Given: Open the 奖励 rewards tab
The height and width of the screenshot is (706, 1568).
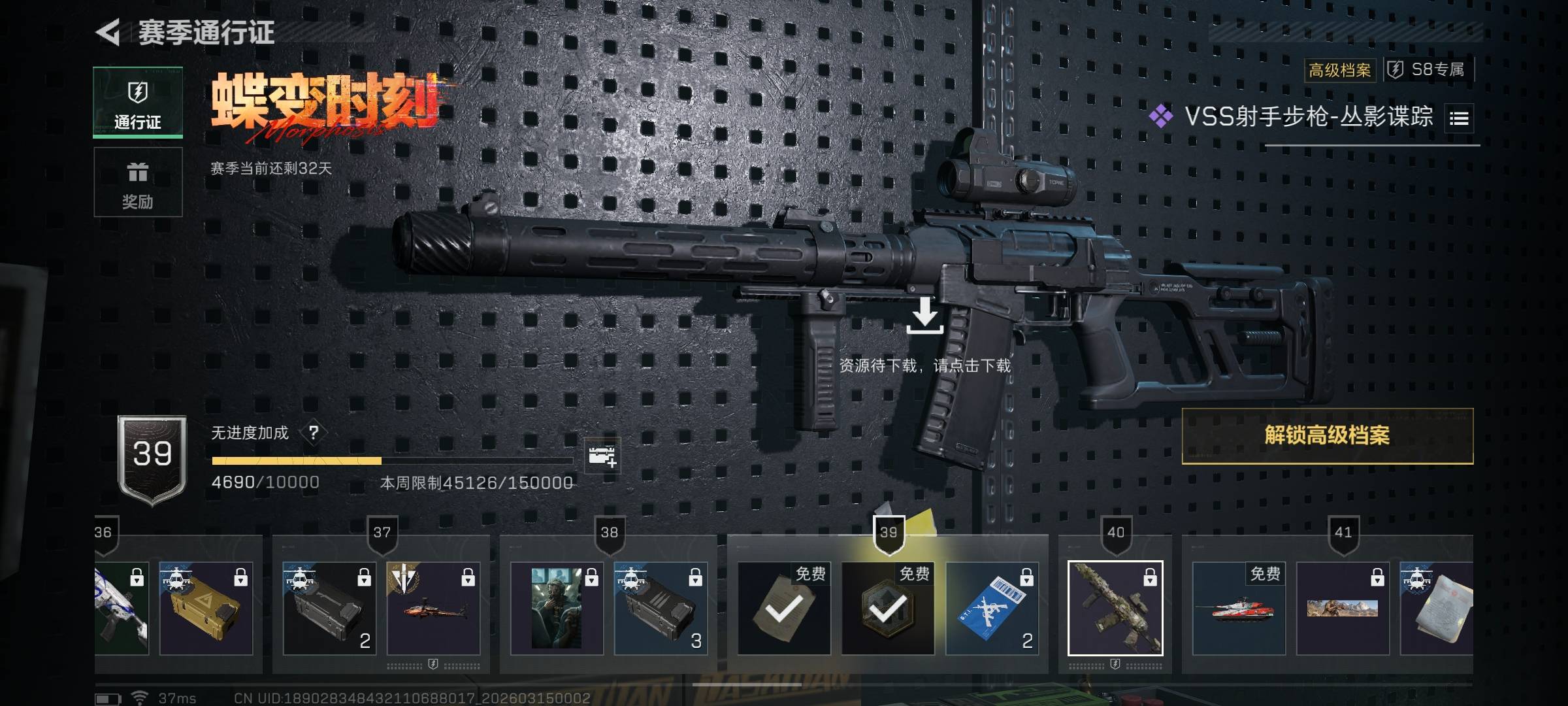Looking at the screenshot, I should 138,182.
